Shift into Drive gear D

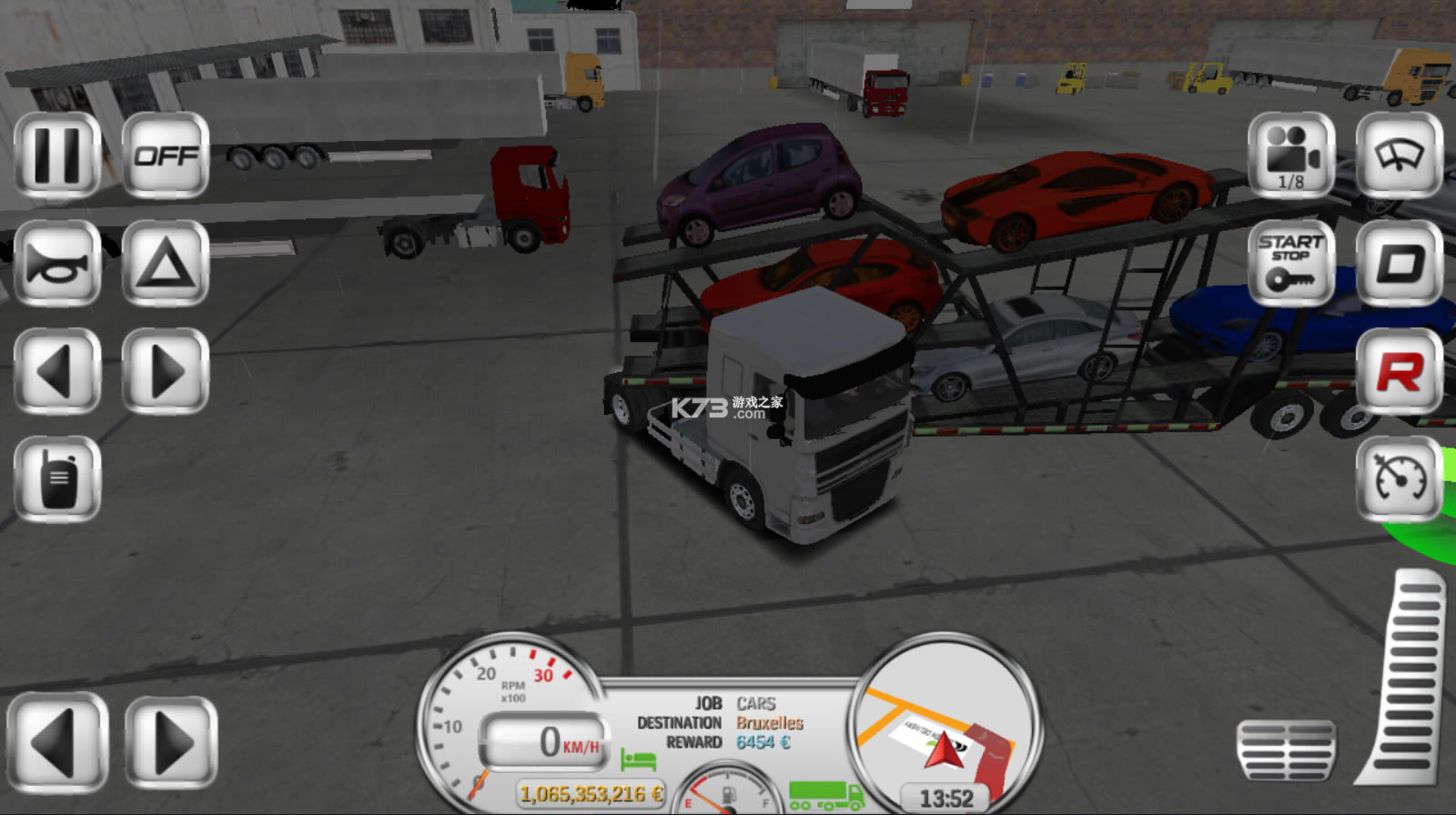(x=1399, y=264)
